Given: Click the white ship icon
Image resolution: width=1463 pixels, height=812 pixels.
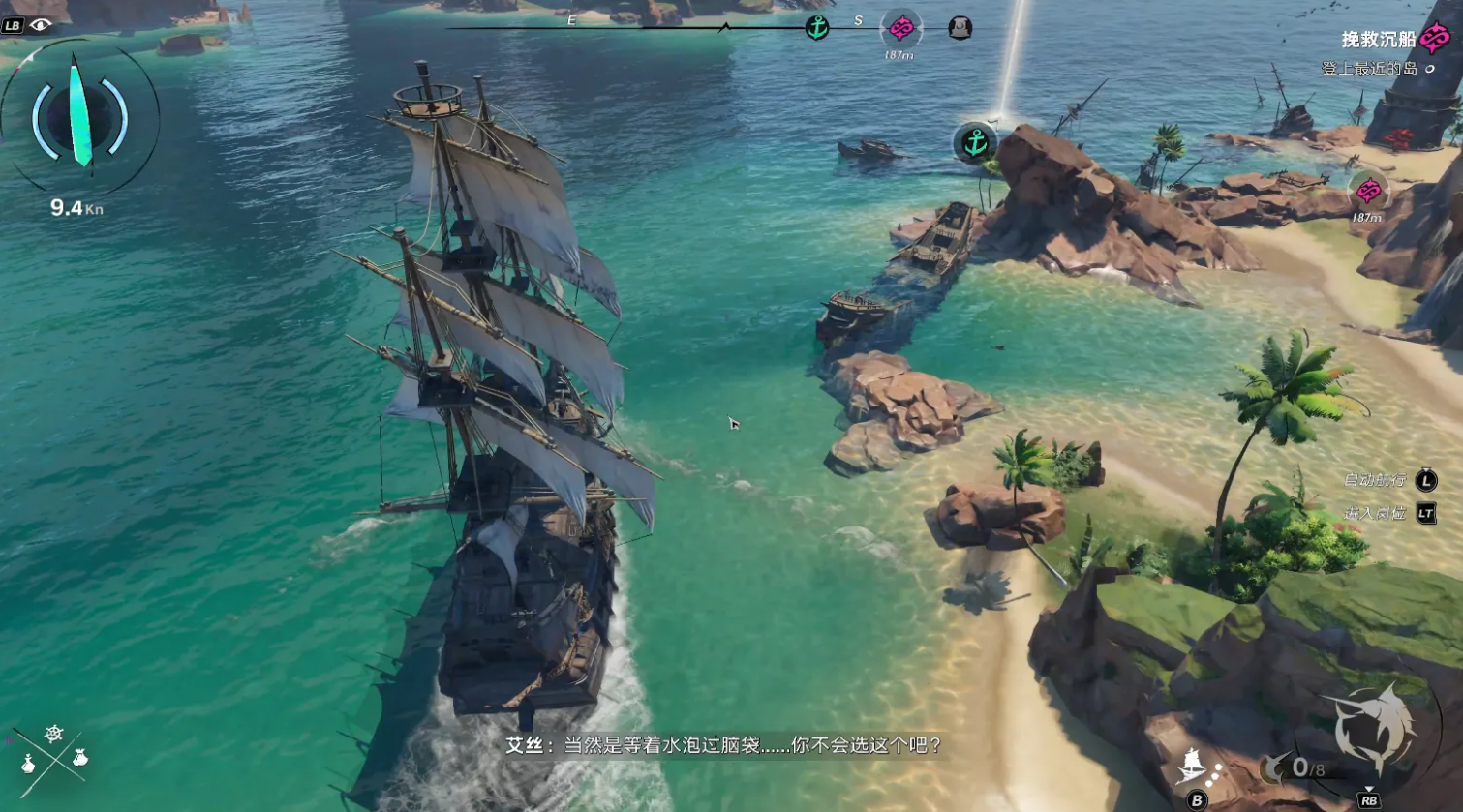Looking at the screenshot, I should pyautogui.click(x=1192, y=767).
